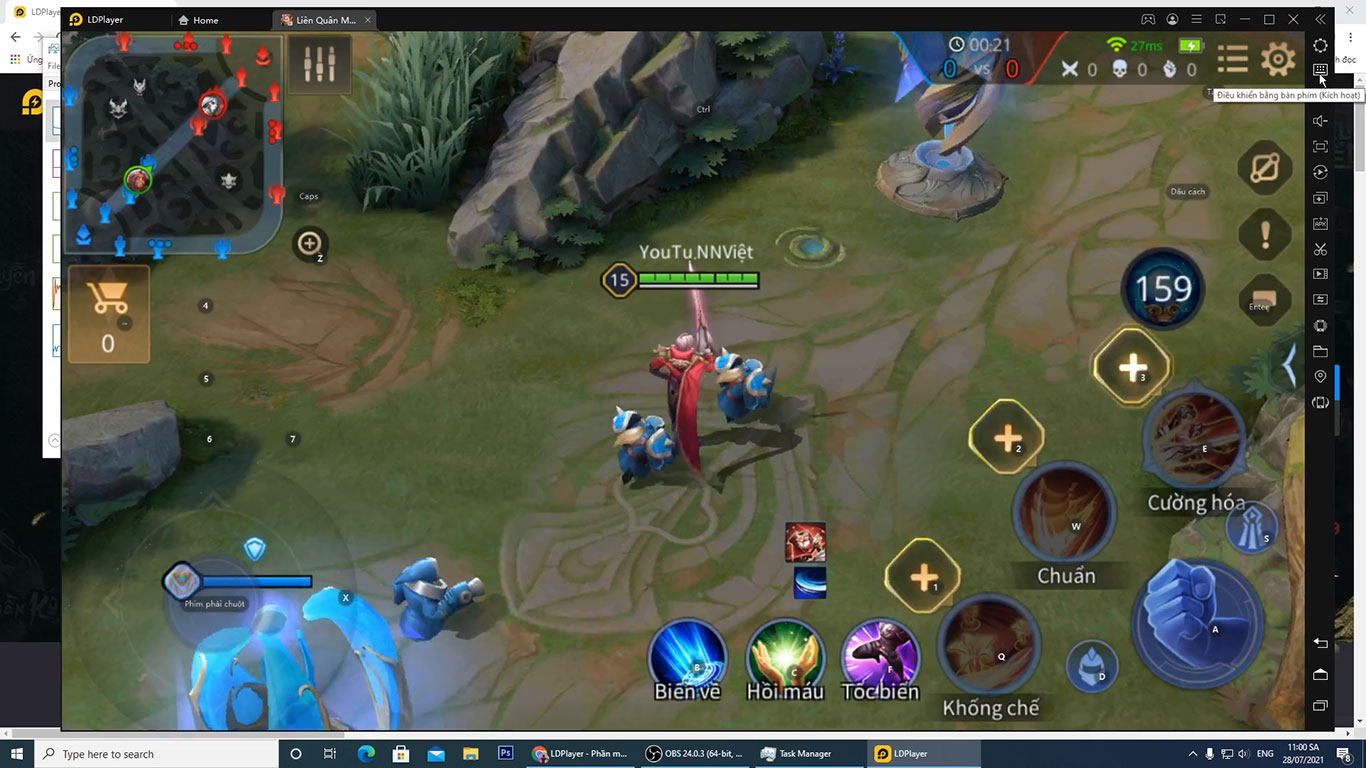Cast the Cường hóa ultimate skill
This screenshot has height=768, width=1366.
pyautogui.click(x=1193, y=439)
